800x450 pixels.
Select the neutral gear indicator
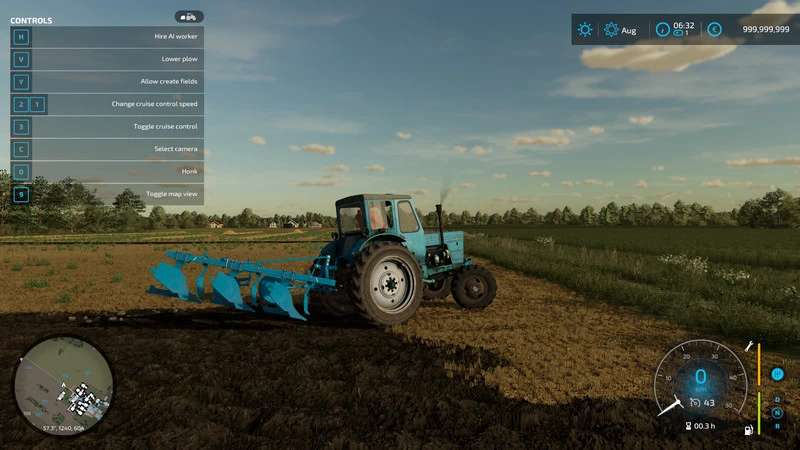click(777, 412)
